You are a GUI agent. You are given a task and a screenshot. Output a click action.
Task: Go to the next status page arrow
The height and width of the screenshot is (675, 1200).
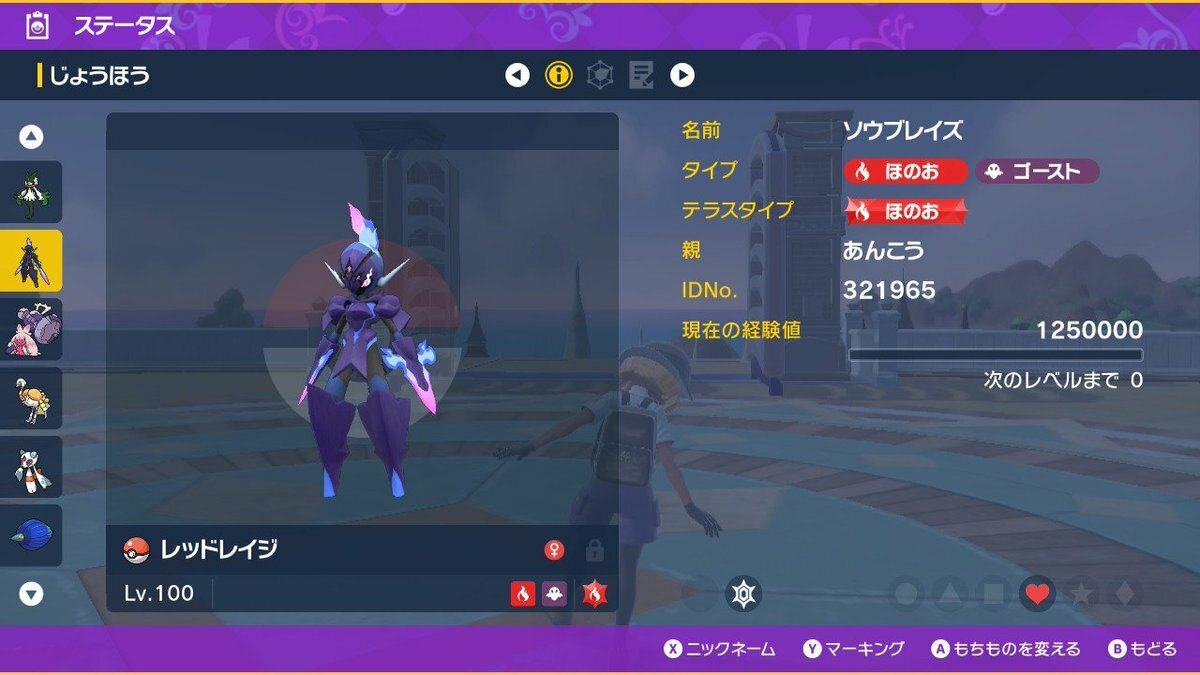tap(682, 75)
